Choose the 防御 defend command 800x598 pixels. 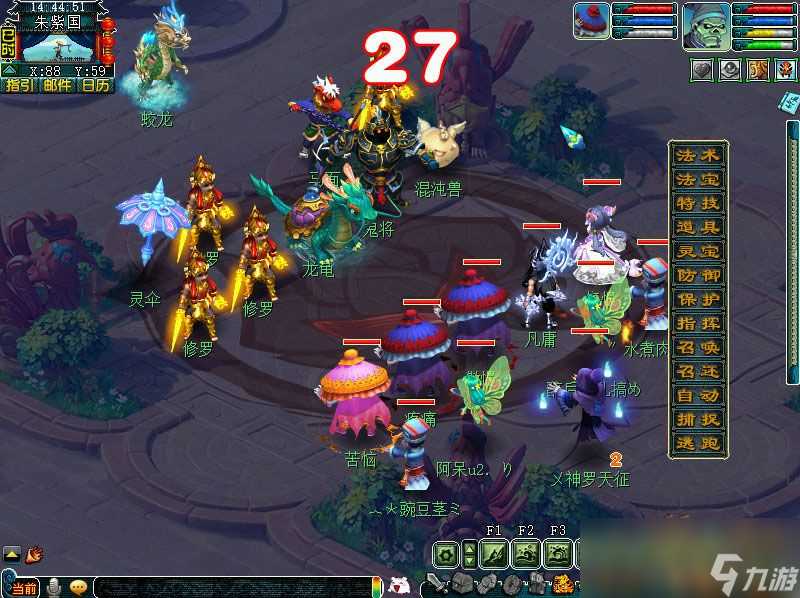[x=697, y=276]
